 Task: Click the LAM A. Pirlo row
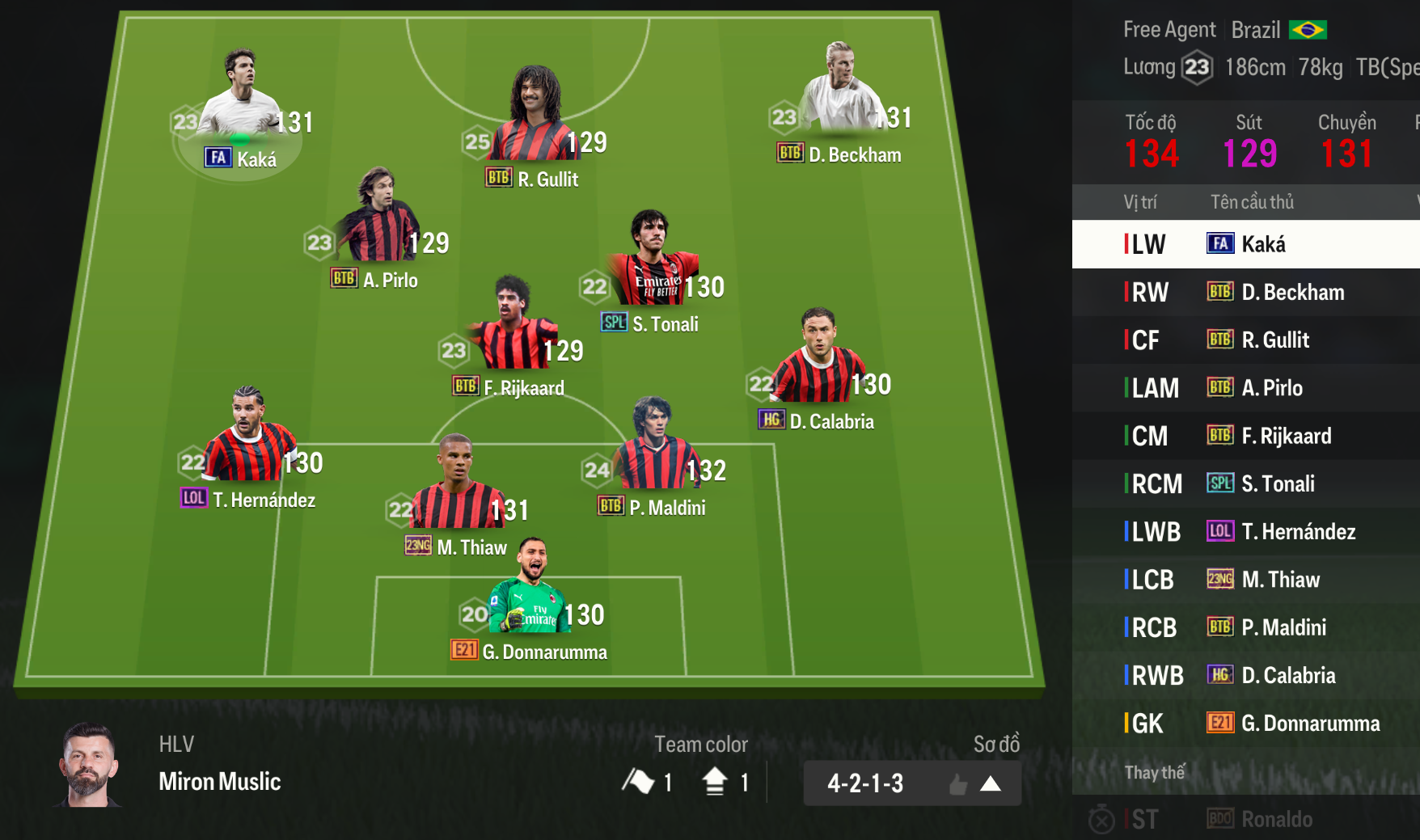1245,388
